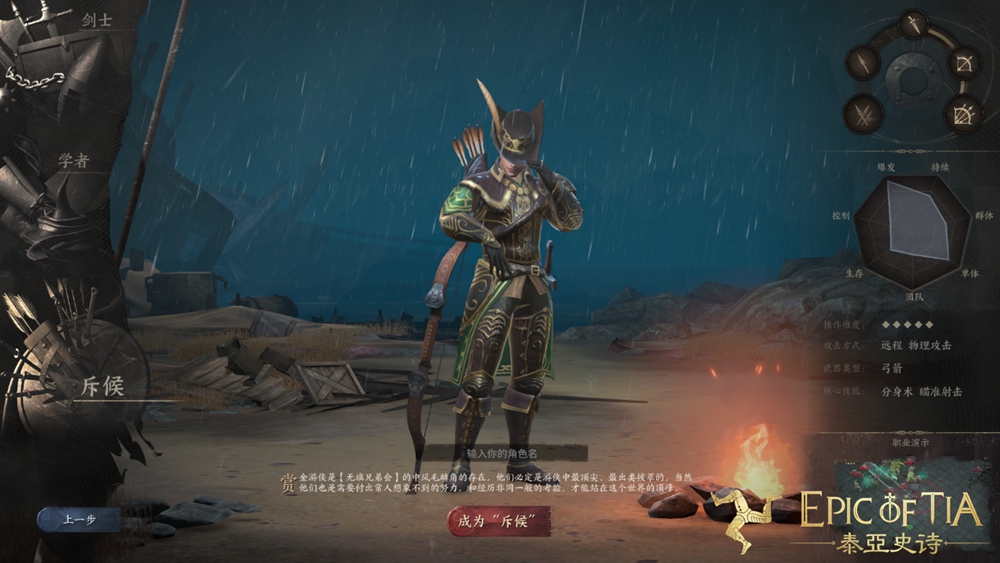
Task: Select the single spear skill icon
Action: tap(862, 64)
